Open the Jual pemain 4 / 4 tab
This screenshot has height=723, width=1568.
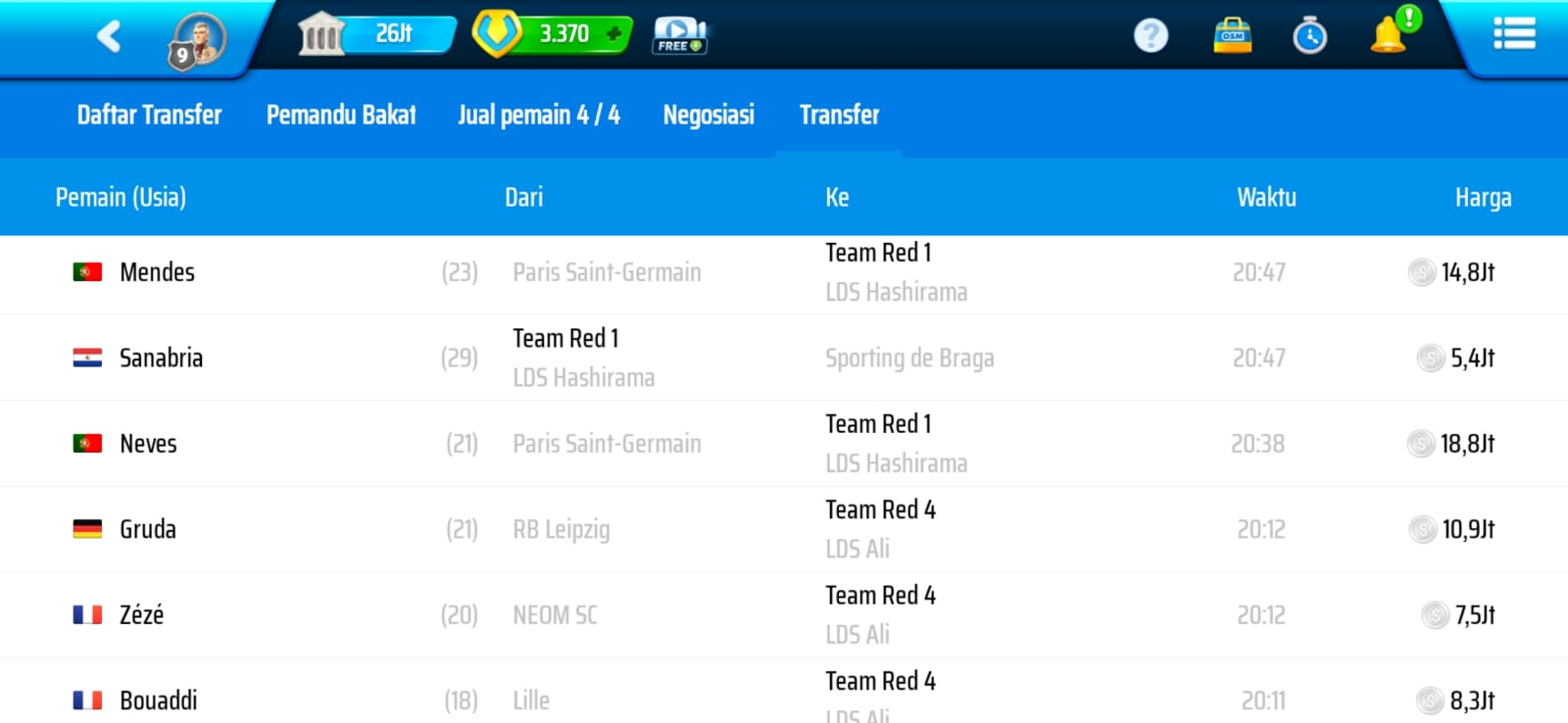click(x=539, y=115)
